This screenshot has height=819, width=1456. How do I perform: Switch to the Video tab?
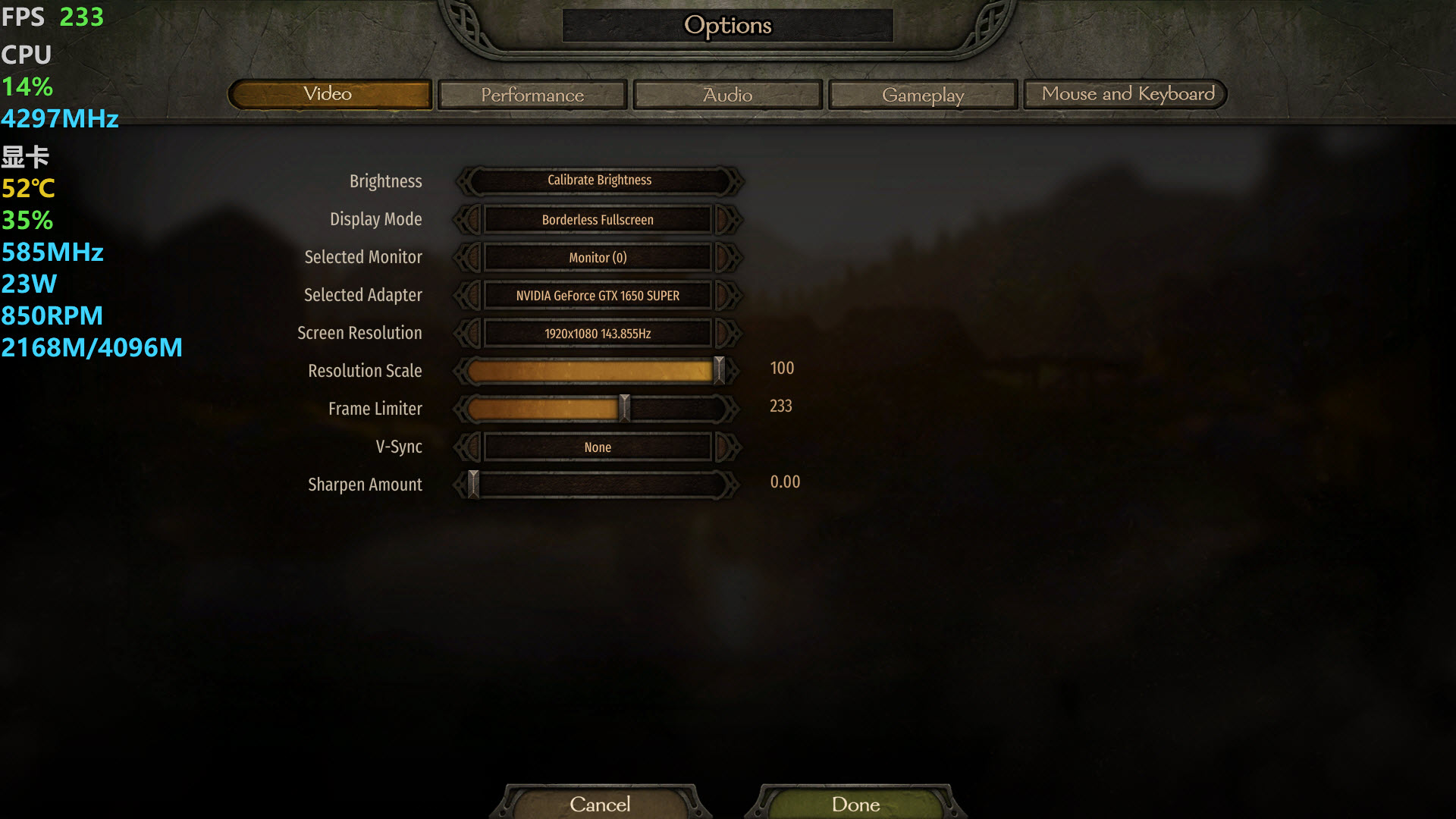329,94
